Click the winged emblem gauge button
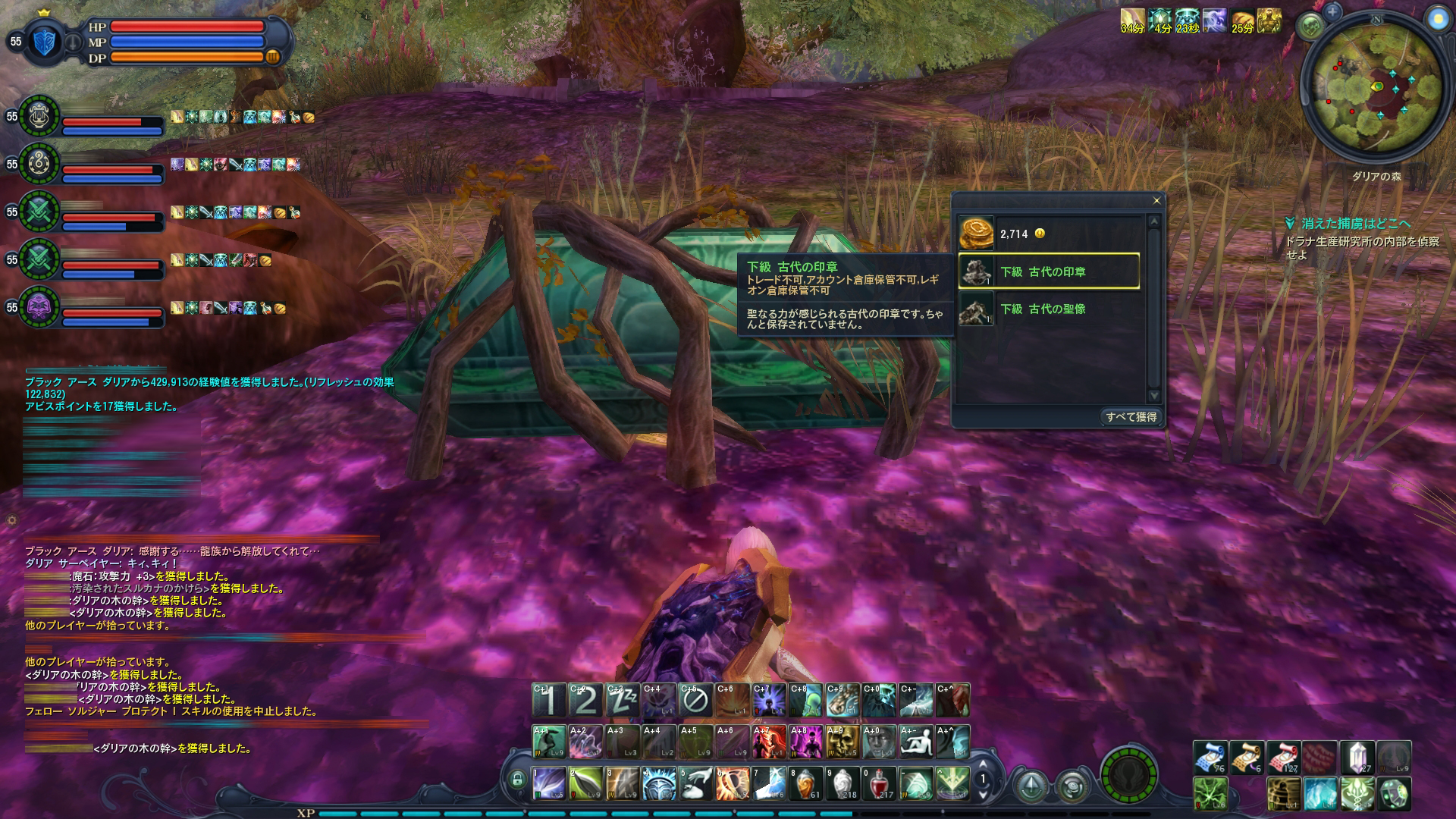Image resolution: width=1456 pixels, height=819 pixels. (1128, 776)
